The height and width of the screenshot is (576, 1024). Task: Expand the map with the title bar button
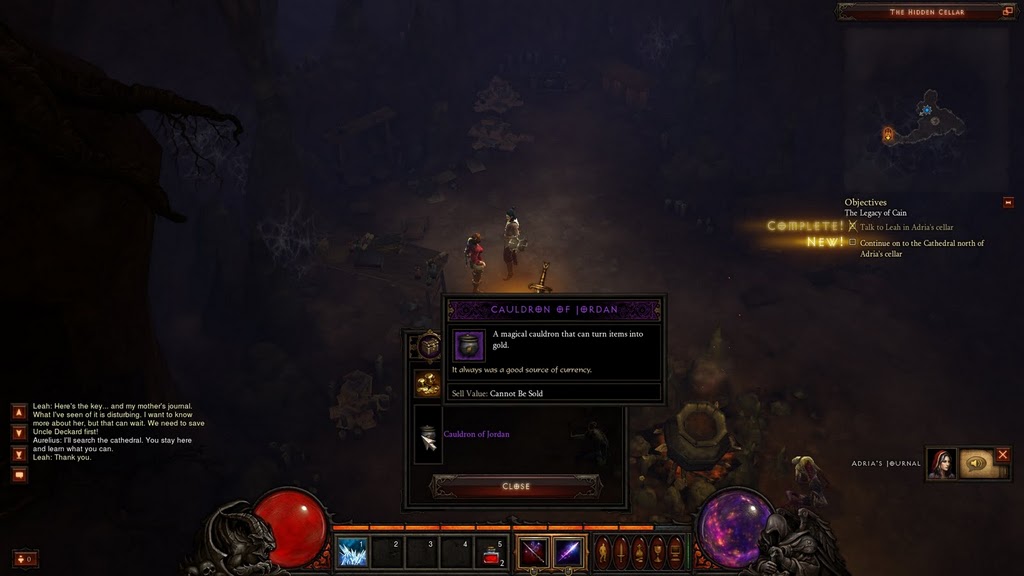coord(1007,12)
